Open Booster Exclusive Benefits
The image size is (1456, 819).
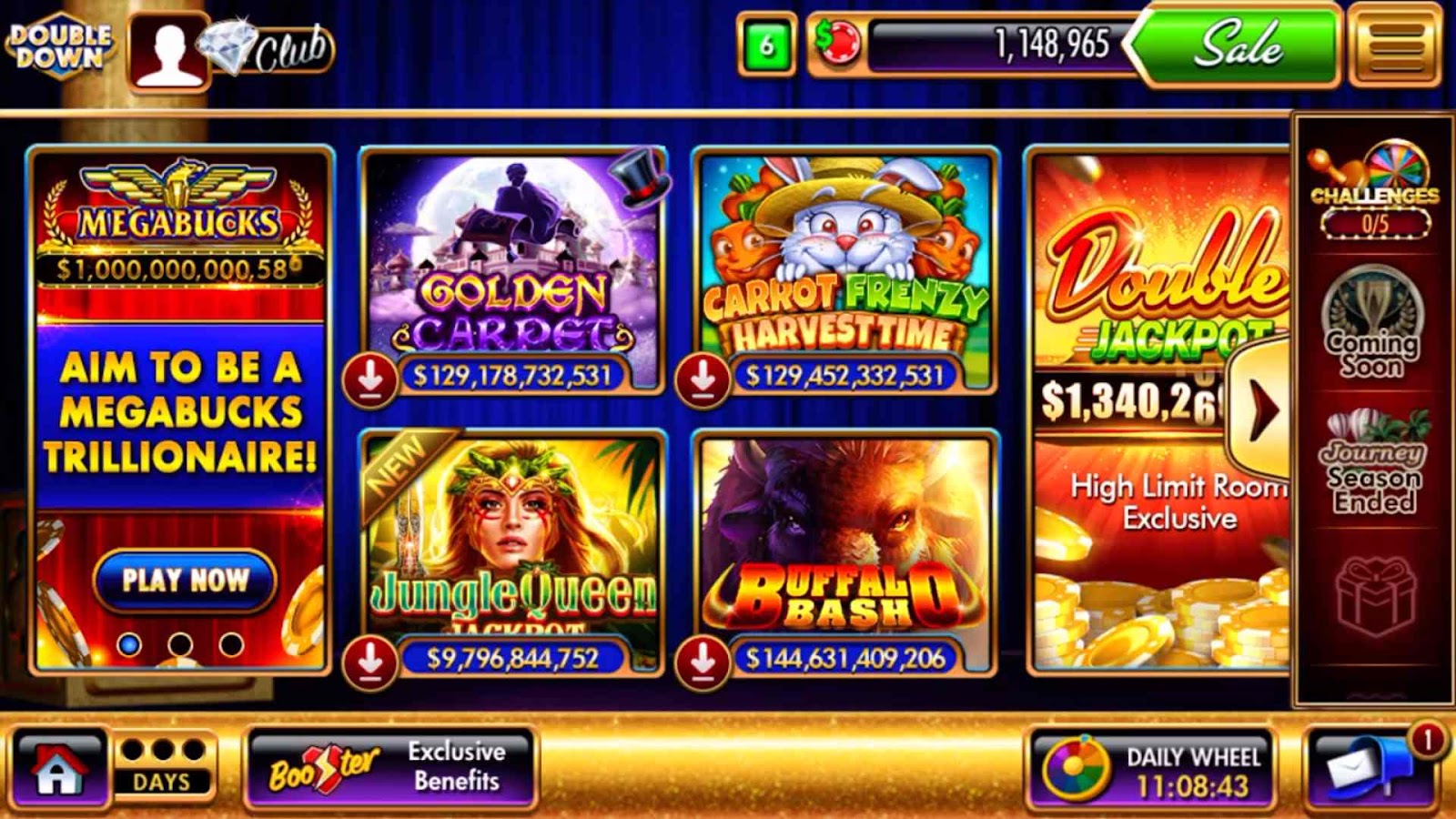point(391,767)
